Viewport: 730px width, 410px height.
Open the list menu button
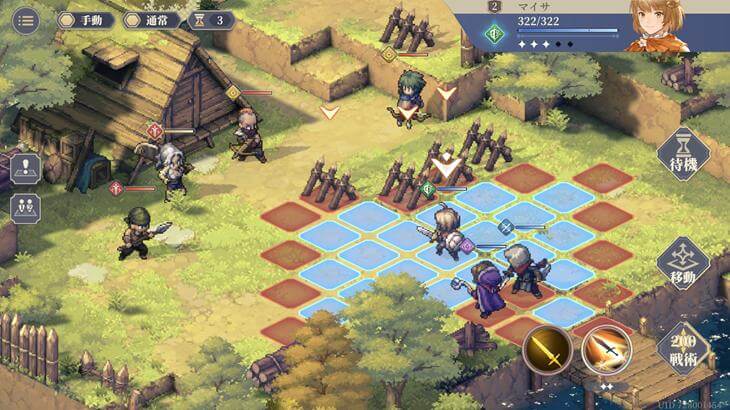click(x=26, y=20)
